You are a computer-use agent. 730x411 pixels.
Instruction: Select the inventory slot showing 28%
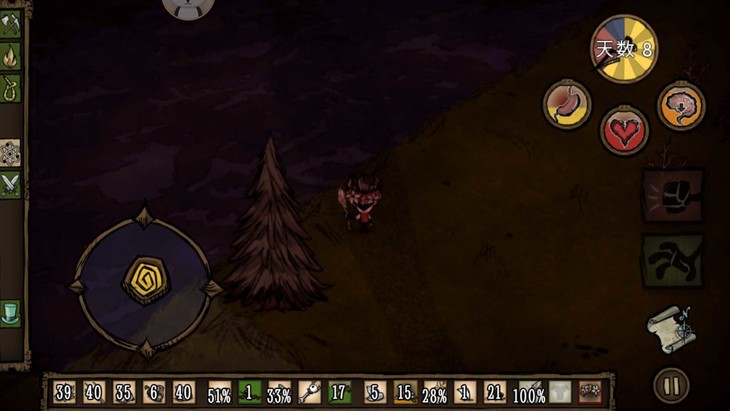point(435,392)
